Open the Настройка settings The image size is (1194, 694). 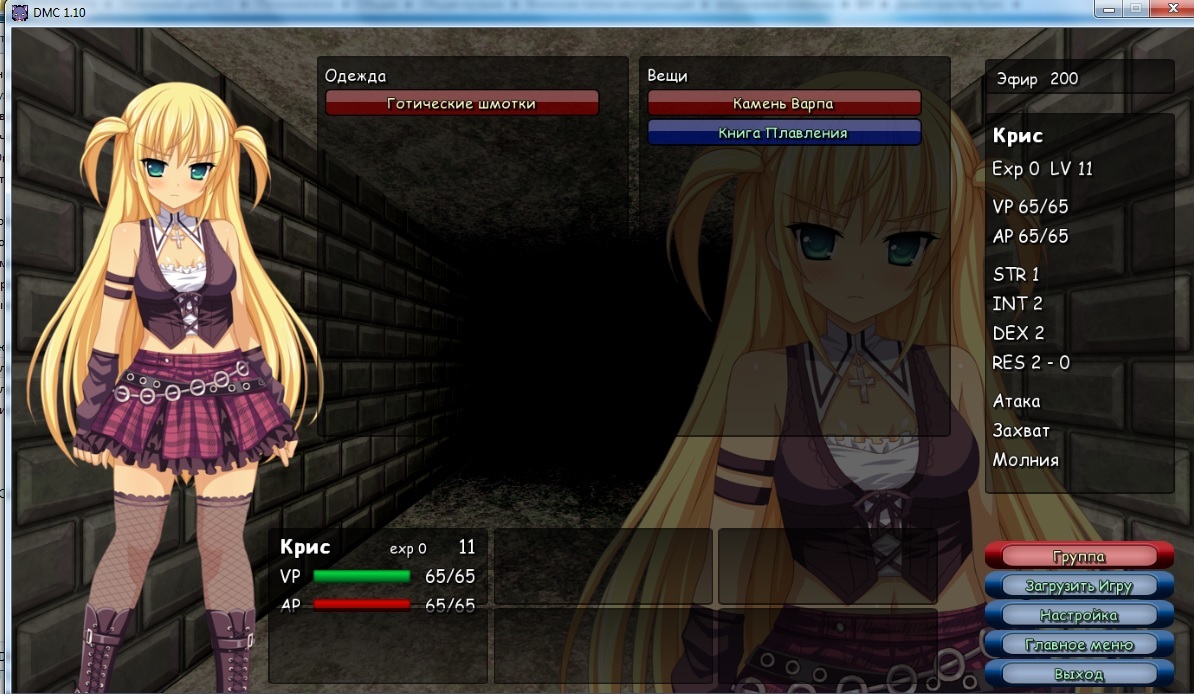(x=1078, y=615)
